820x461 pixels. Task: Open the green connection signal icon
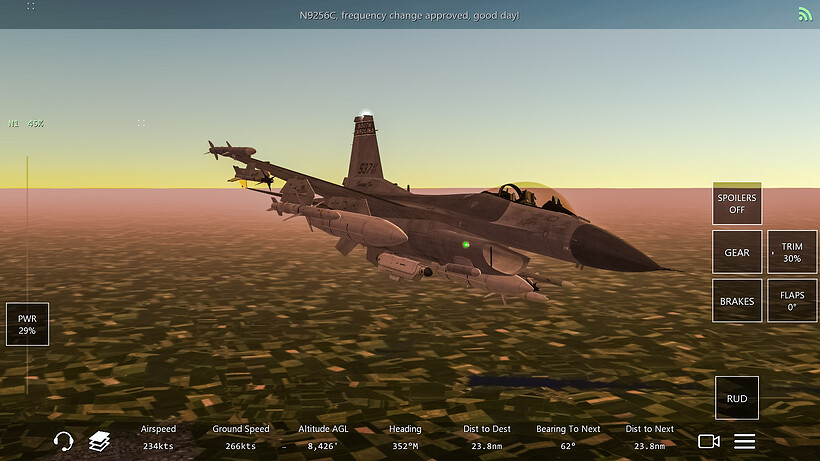(x=805, y=14)
